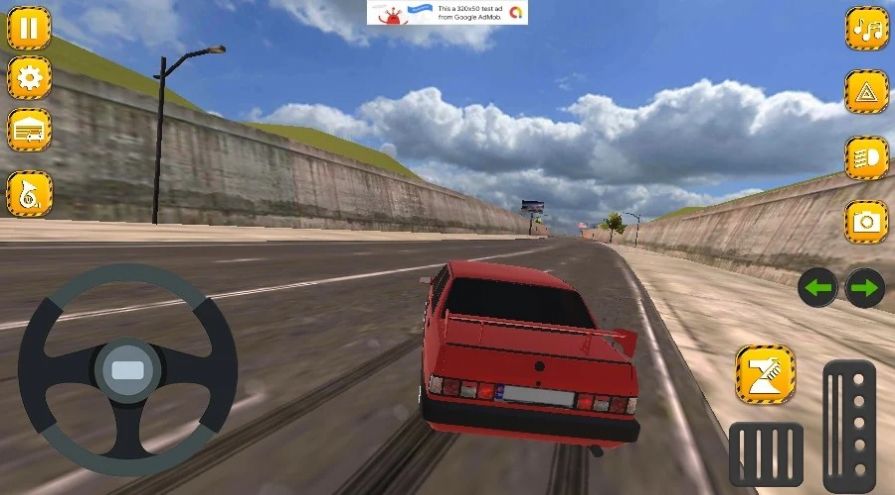Honk the car horn button
The height and width of the screenshot is (495, 895).
(29, 194)
